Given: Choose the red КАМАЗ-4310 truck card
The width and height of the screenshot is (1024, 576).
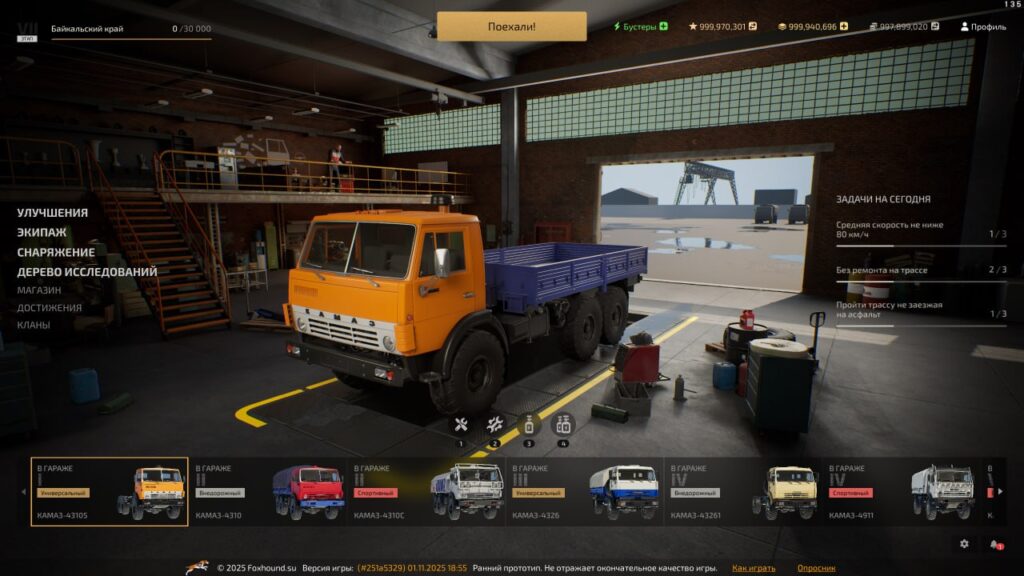Looking at the screenshot, I should (x=268, y=492).
